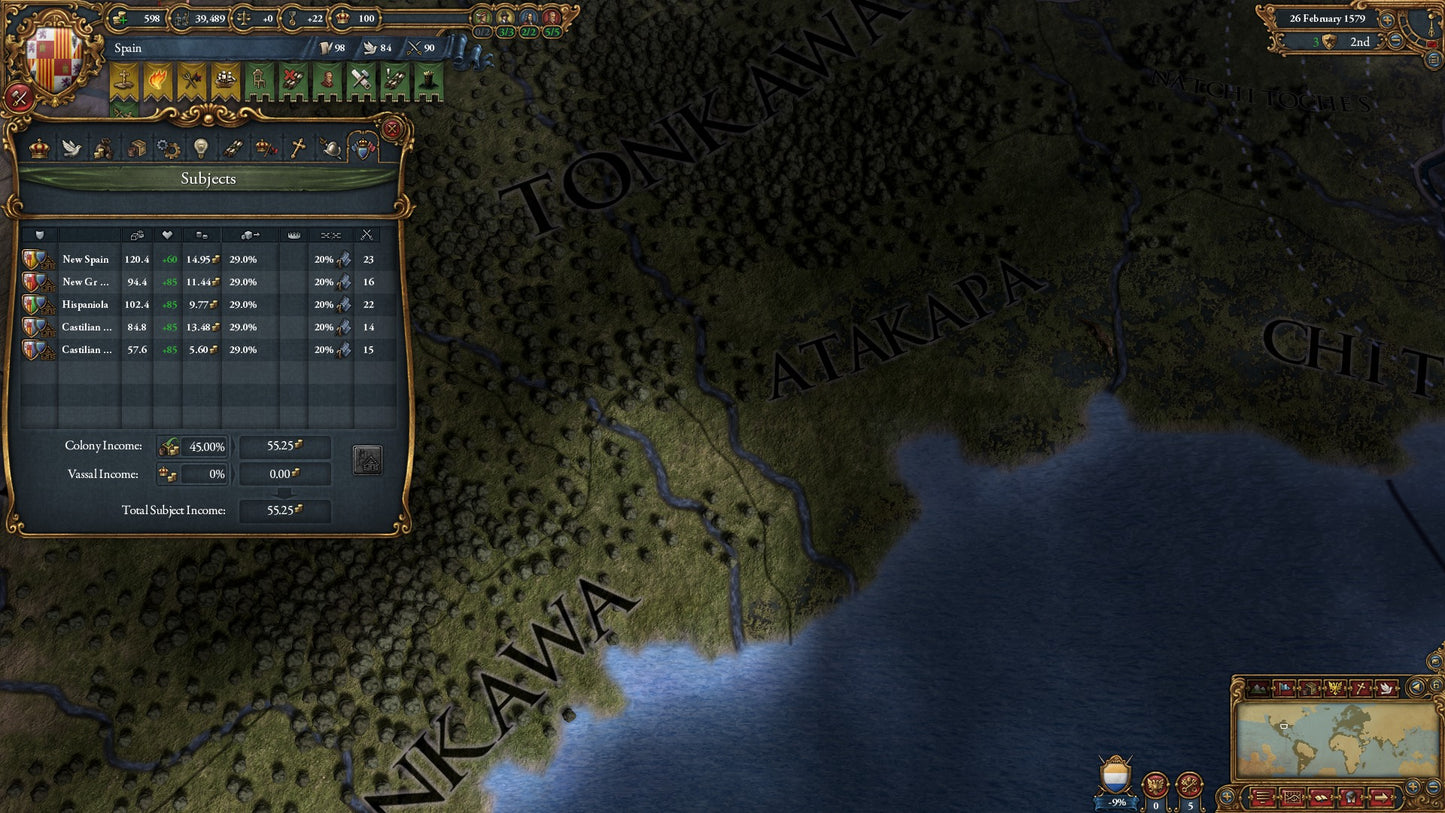Select the religion cross map mode
This screenshot has height=813, width=1445.
pos(1360,688)
